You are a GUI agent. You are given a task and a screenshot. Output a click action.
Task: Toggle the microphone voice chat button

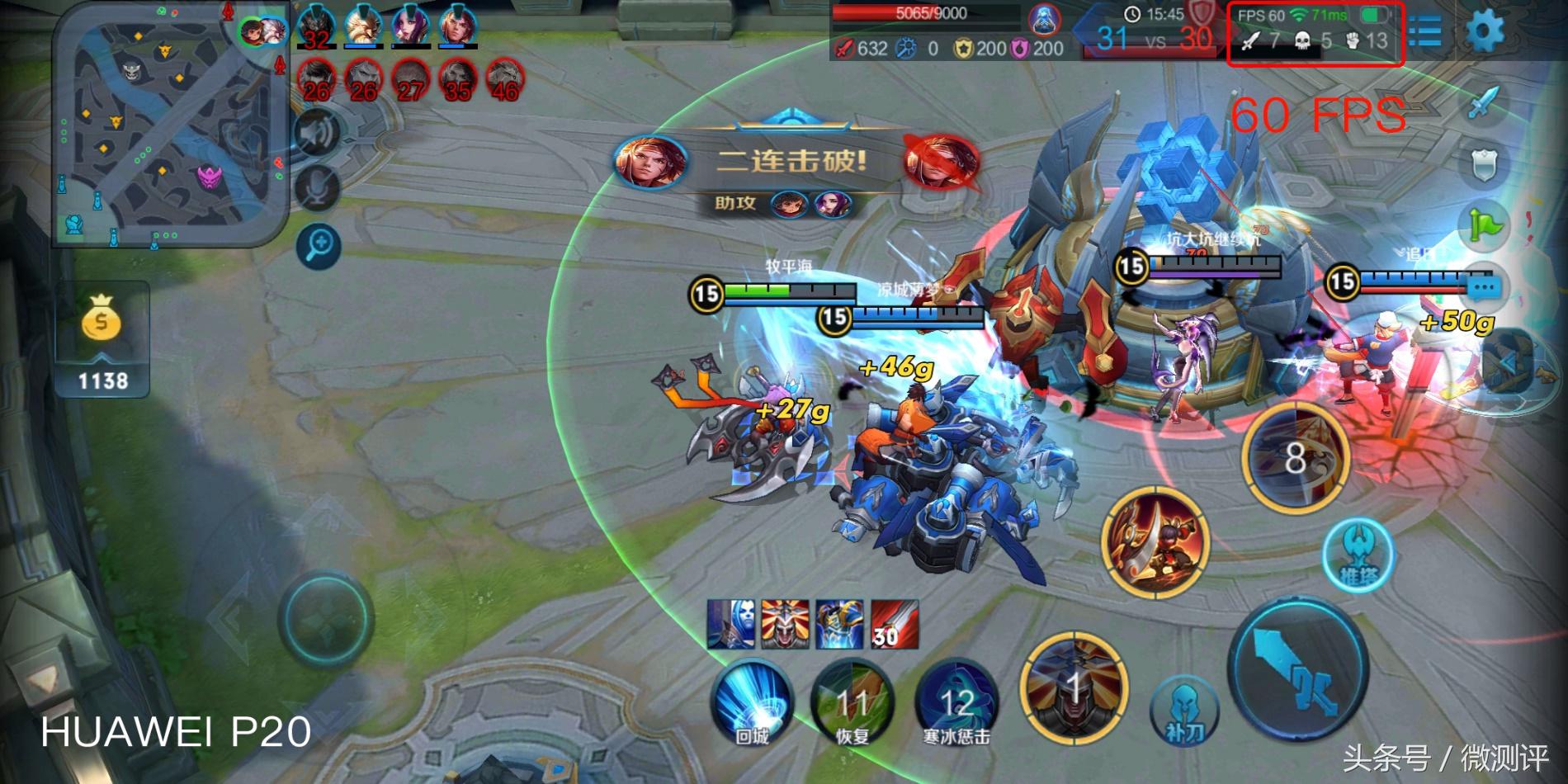coord(319,189)
